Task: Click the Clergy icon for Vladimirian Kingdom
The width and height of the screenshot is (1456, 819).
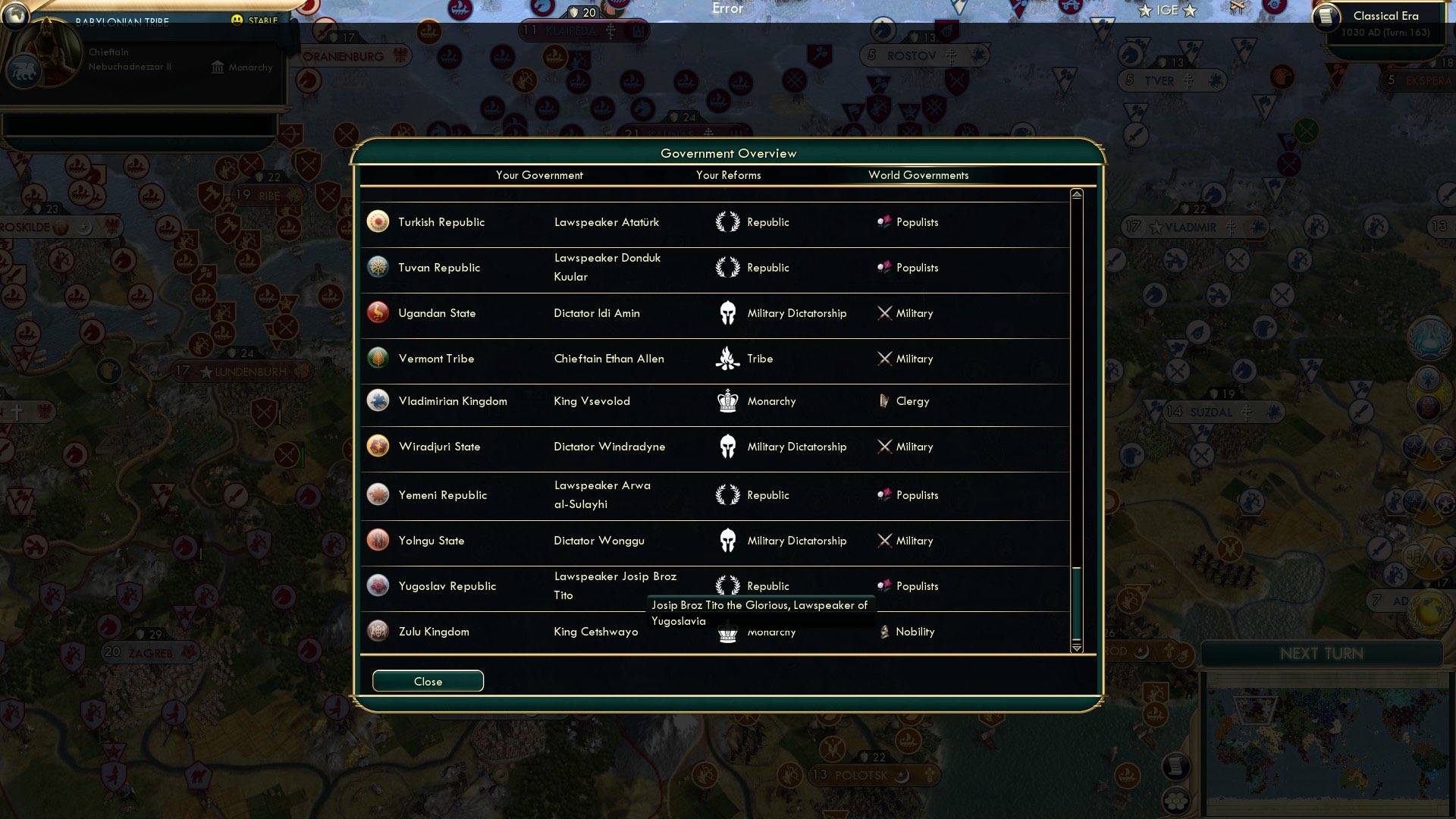Action: pos(883,401)
